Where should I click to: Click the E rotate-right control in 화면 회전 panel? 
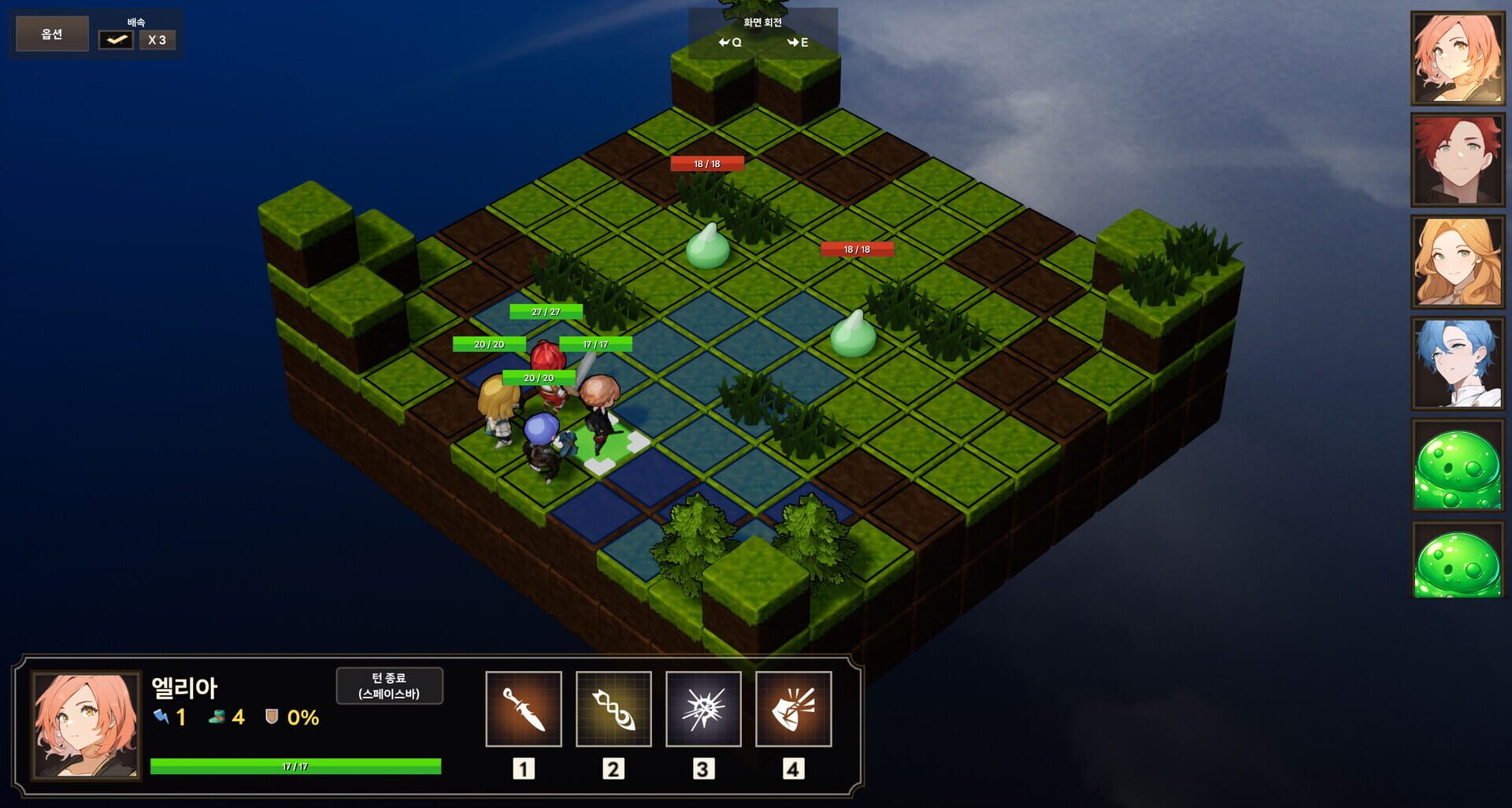(x=797, y=43)
